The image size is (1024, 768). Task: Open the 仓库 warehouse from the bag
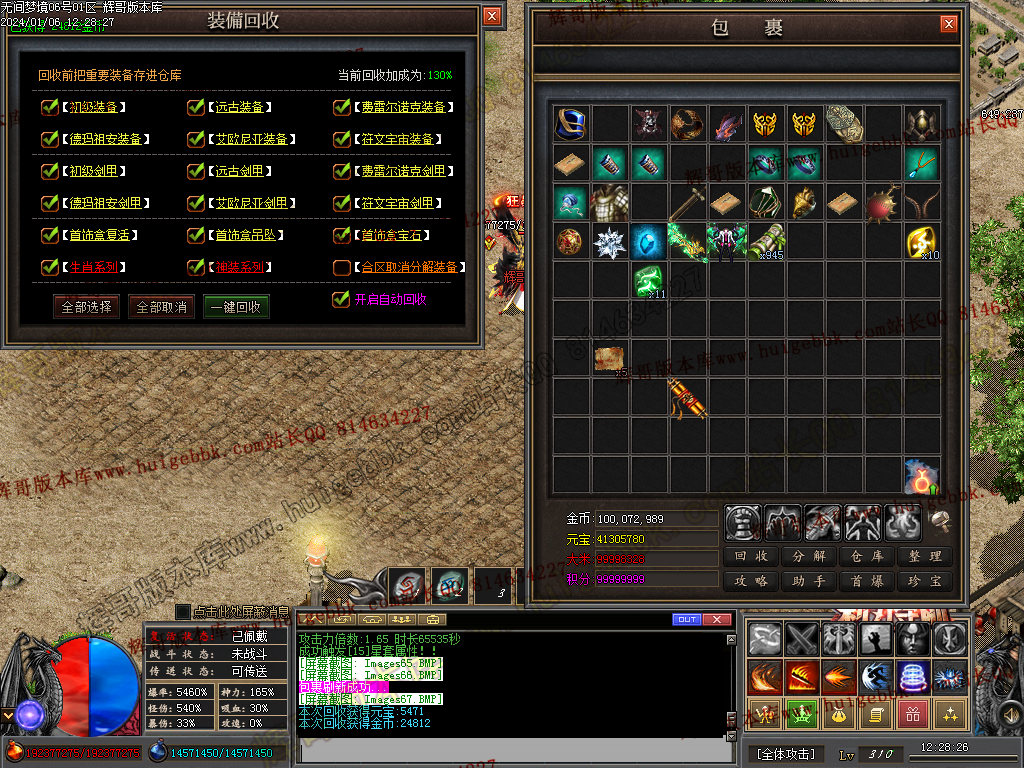pyautogui.click(x=867, y=556)
